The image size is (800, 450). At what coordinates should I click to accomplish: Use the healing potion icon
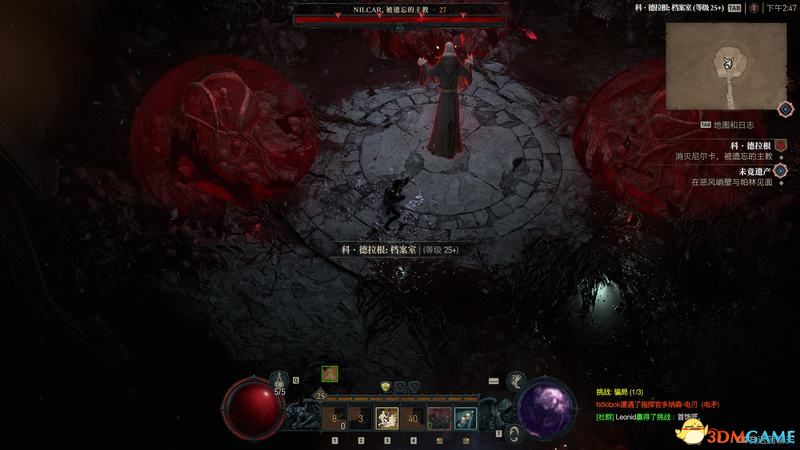280,380
